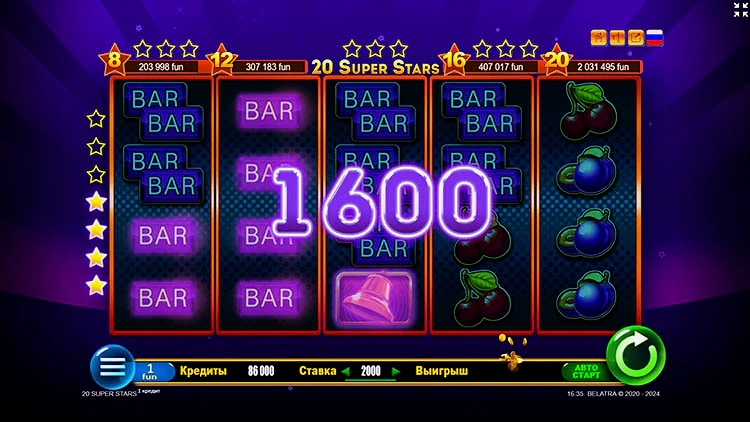Click the orange external-window icon
750x422 pixels.
tap(634, 38)
